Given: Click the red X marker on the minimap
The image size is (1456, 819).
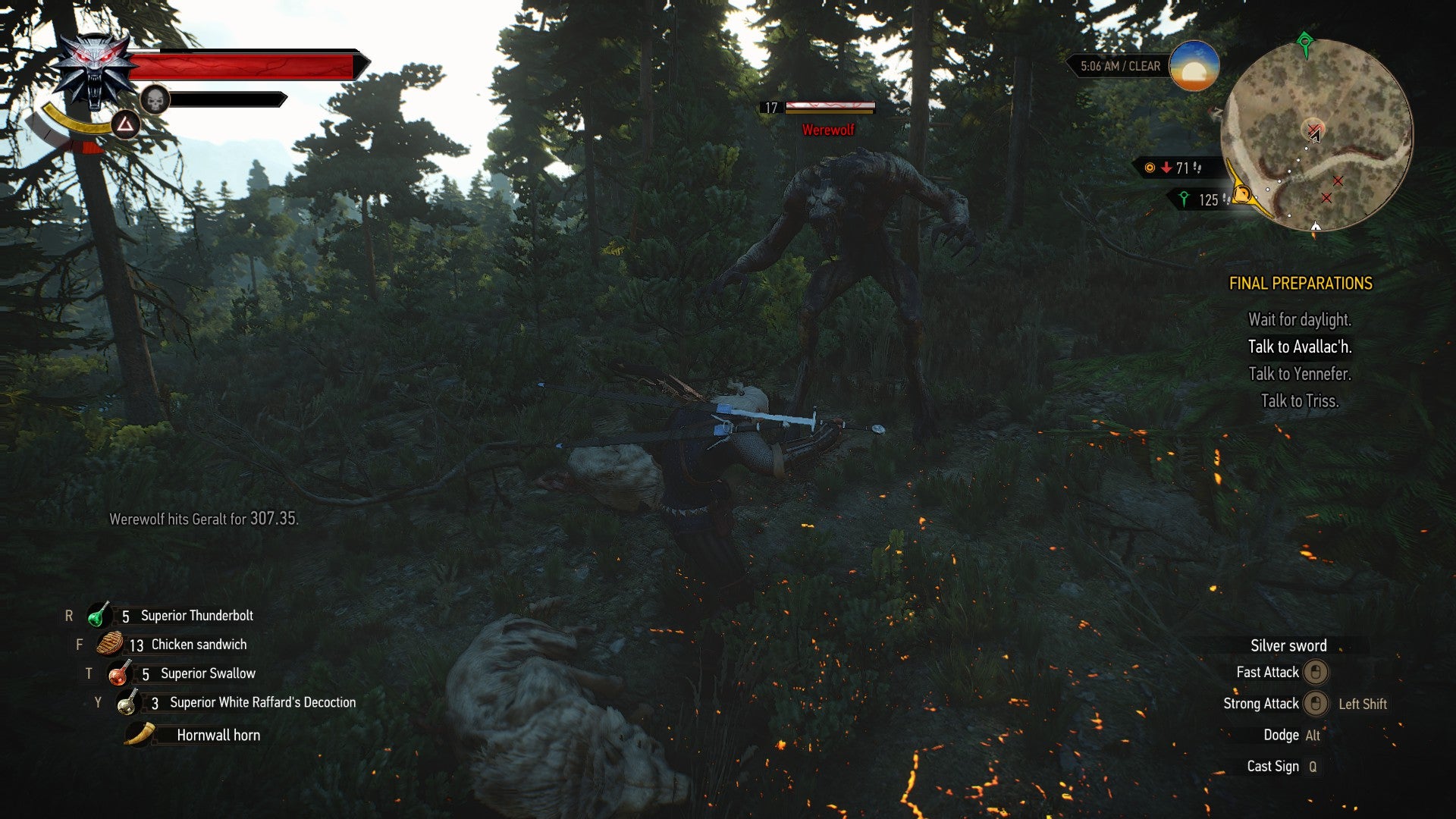Looking at the screenshot, I should (x=1338, y=180).
